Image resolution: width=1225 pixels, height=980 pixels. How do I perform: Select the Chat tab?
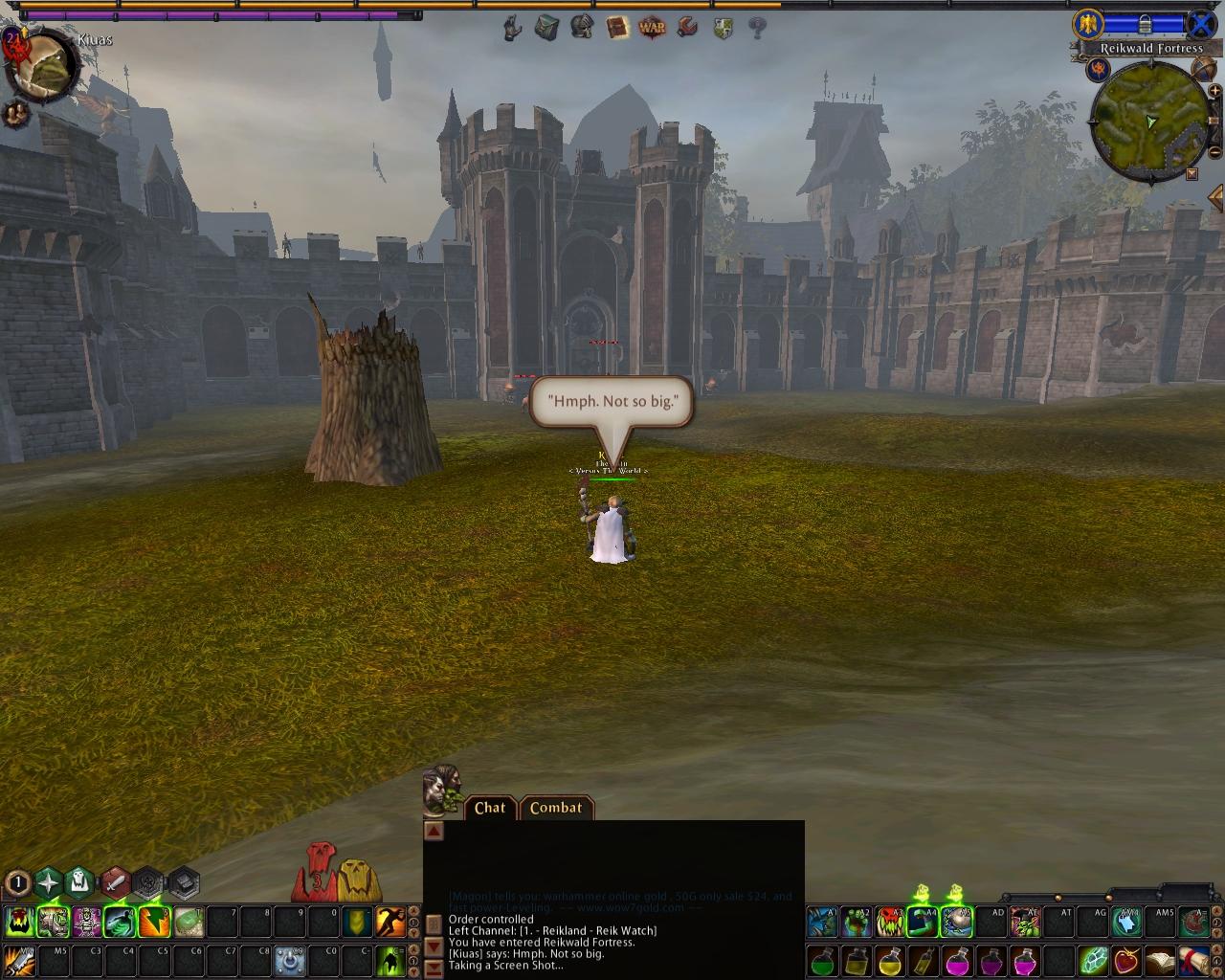(x=490, y=808)
